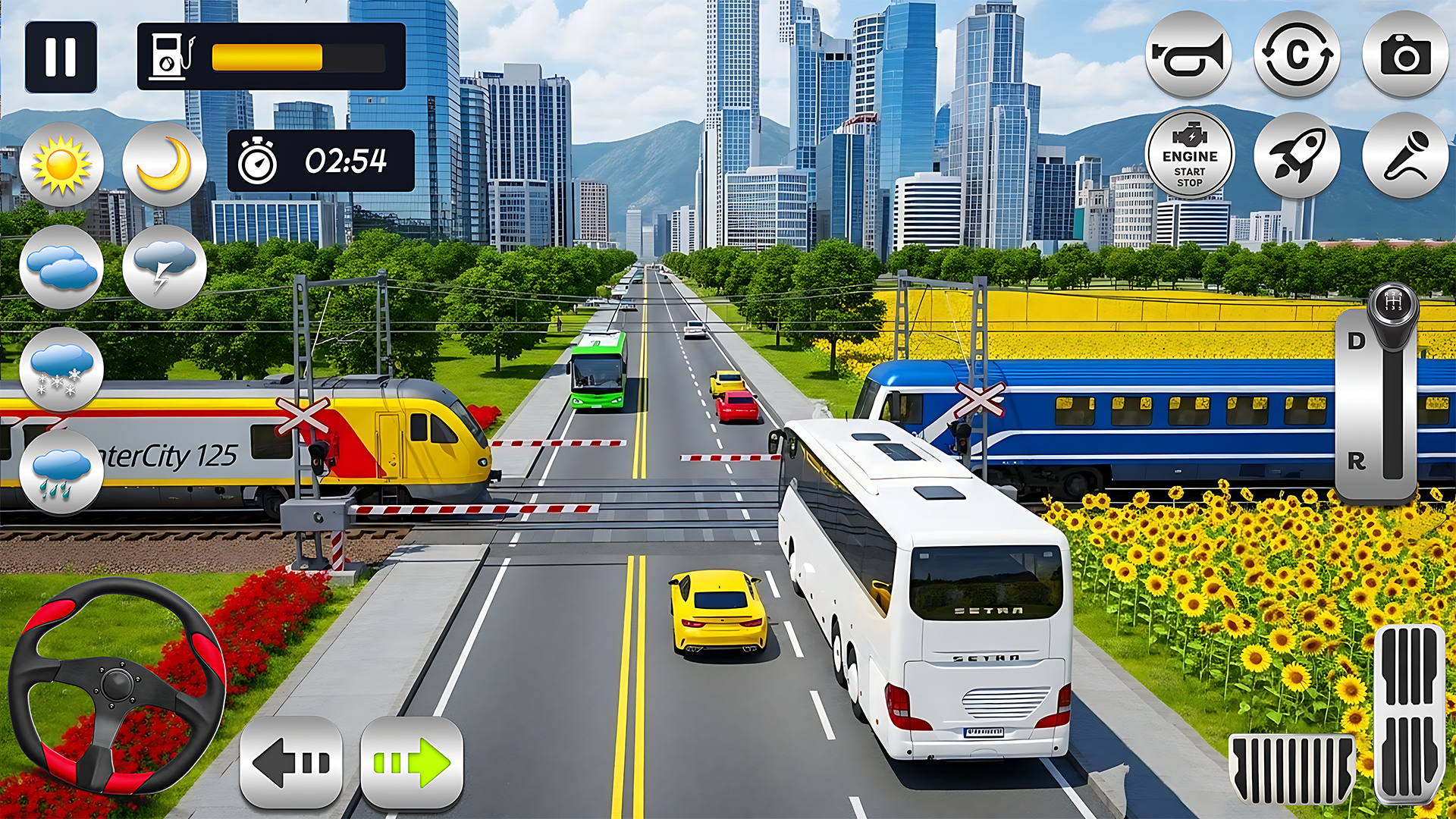Activate the green right turn indicator
Image resolution: width=1456 pixels, height=819 pixels.
tap(412, 762)
